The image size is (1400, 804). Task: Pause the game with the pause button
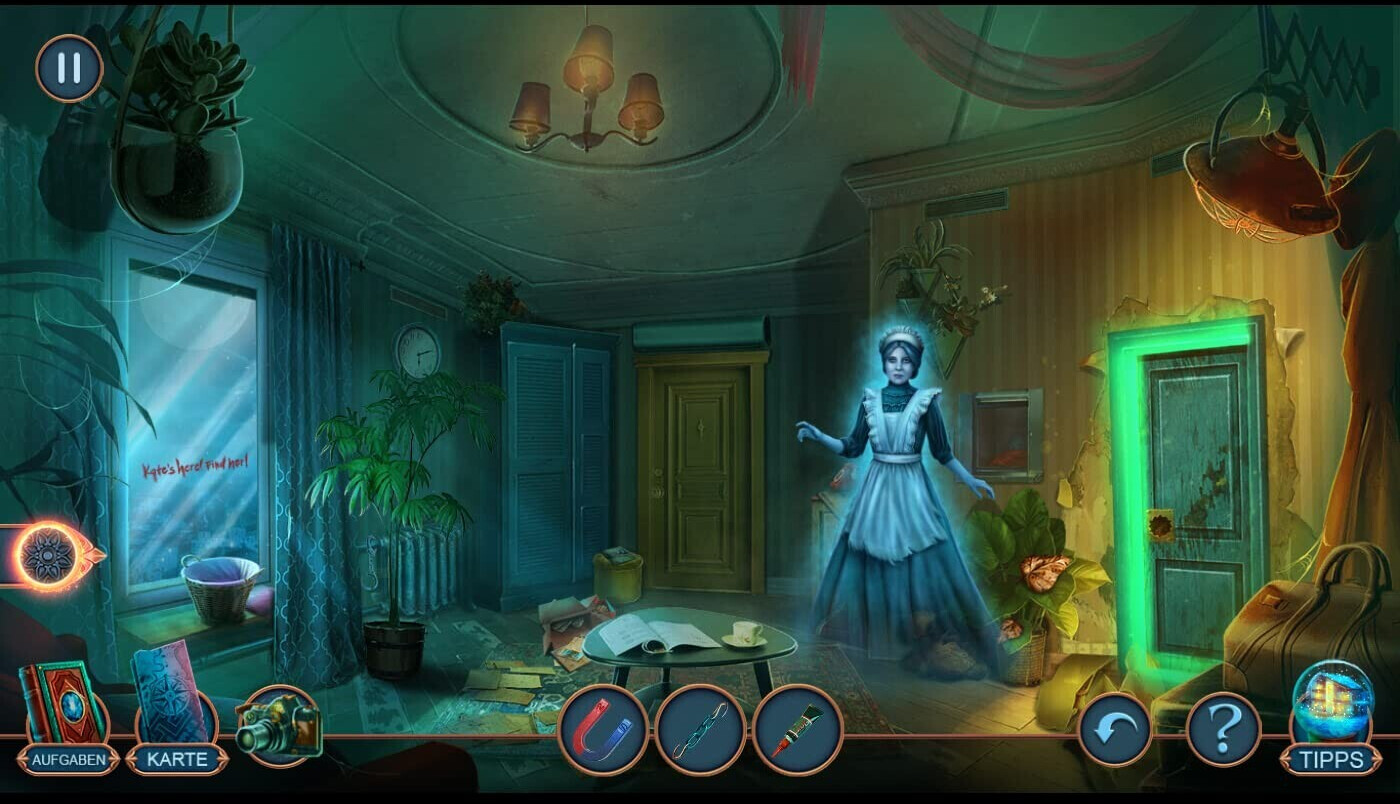(x=69, y=68)
